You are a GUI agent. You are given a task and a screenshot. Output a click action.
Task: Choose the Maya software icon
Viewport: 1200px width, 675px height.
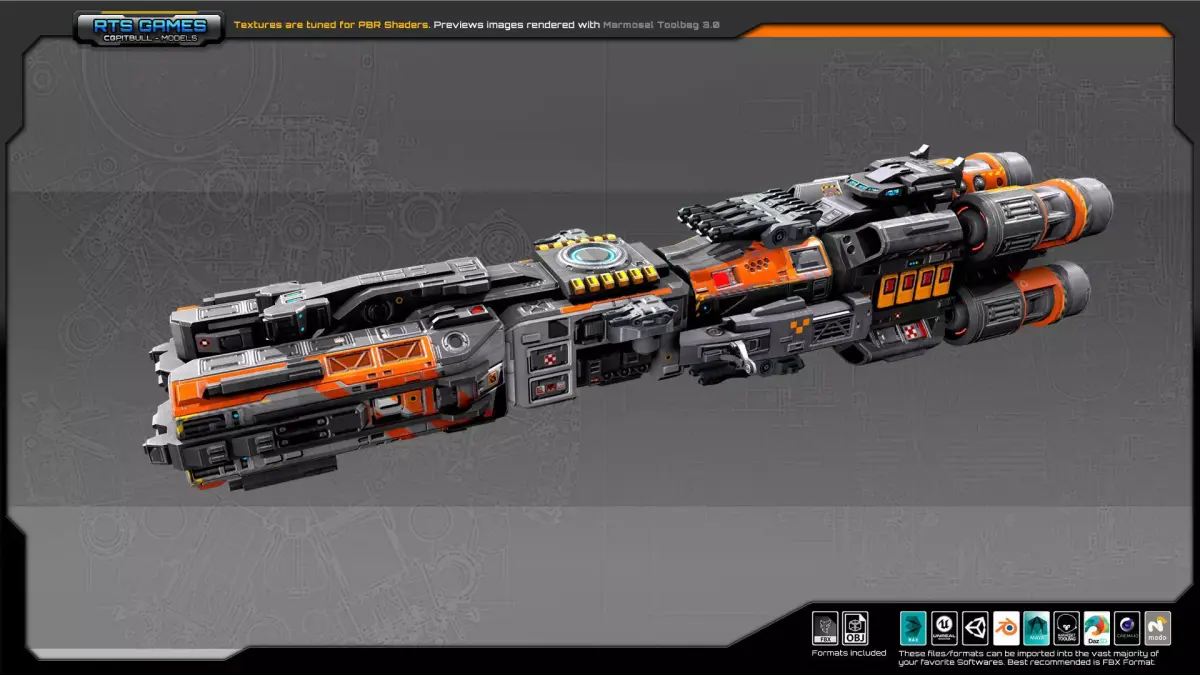coord(1037,628)
